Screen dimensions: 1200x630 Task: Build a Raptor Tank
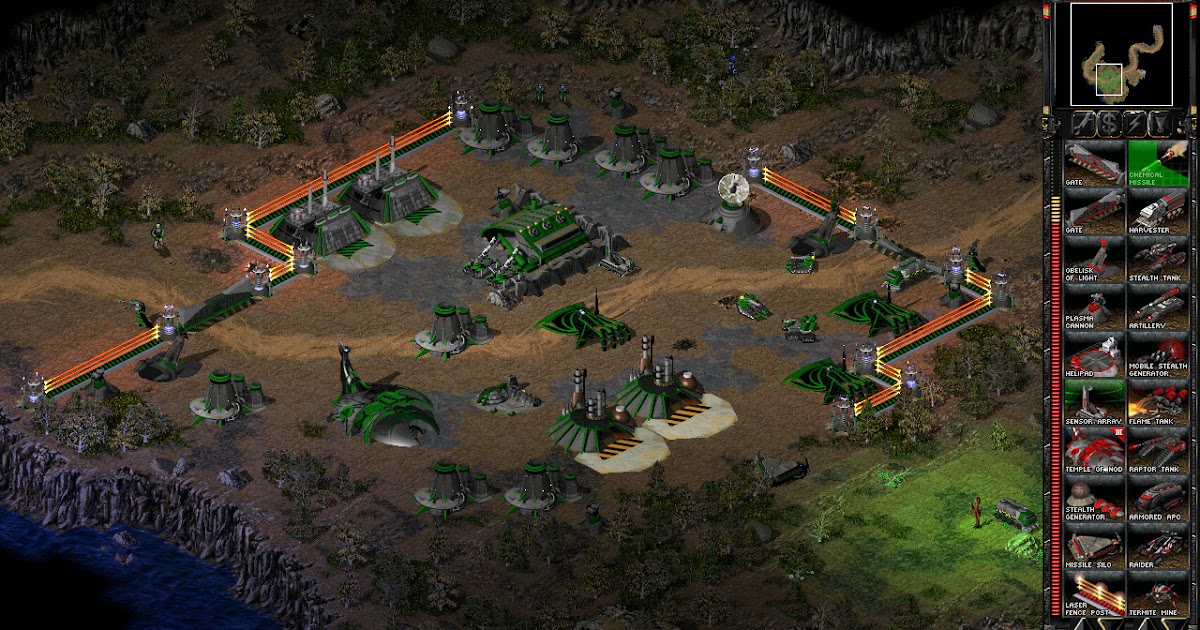pyautogui.click(x=1158, y=451)
